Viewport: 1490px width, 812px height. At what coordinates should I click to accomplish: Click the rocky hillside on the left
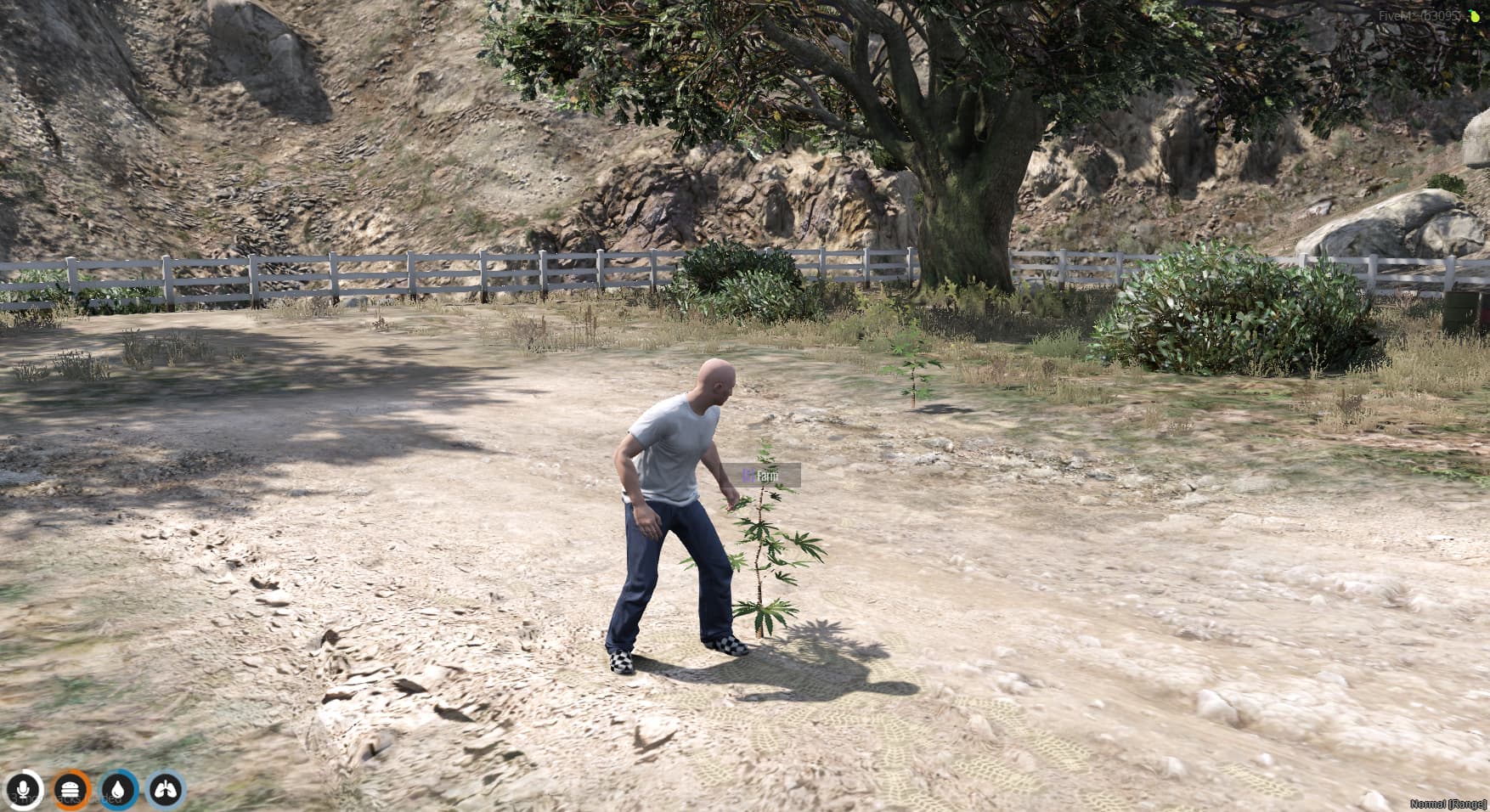coord(212,127)
